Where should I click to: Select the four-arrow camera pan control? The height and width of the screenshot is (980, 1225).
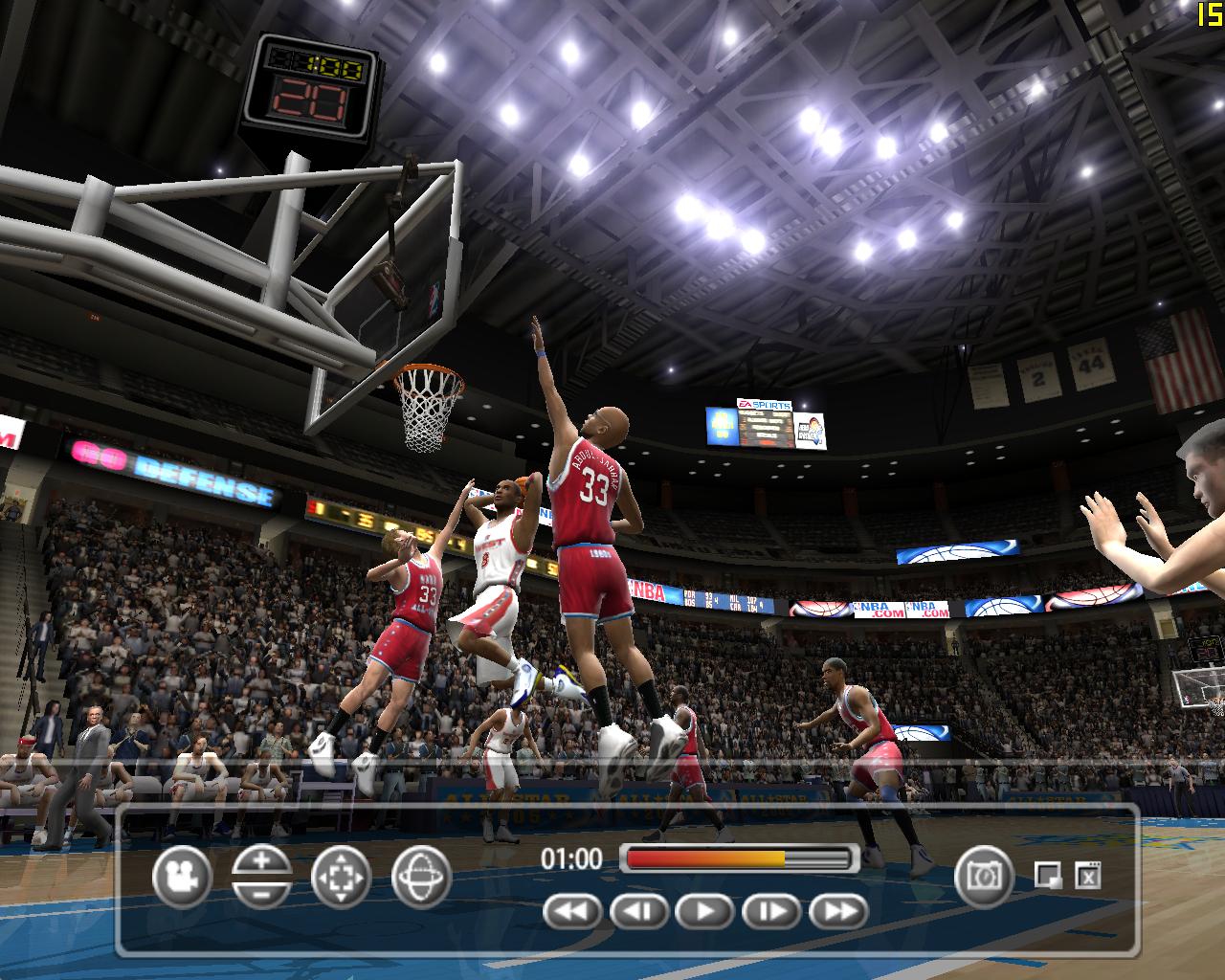click(341, 877)
